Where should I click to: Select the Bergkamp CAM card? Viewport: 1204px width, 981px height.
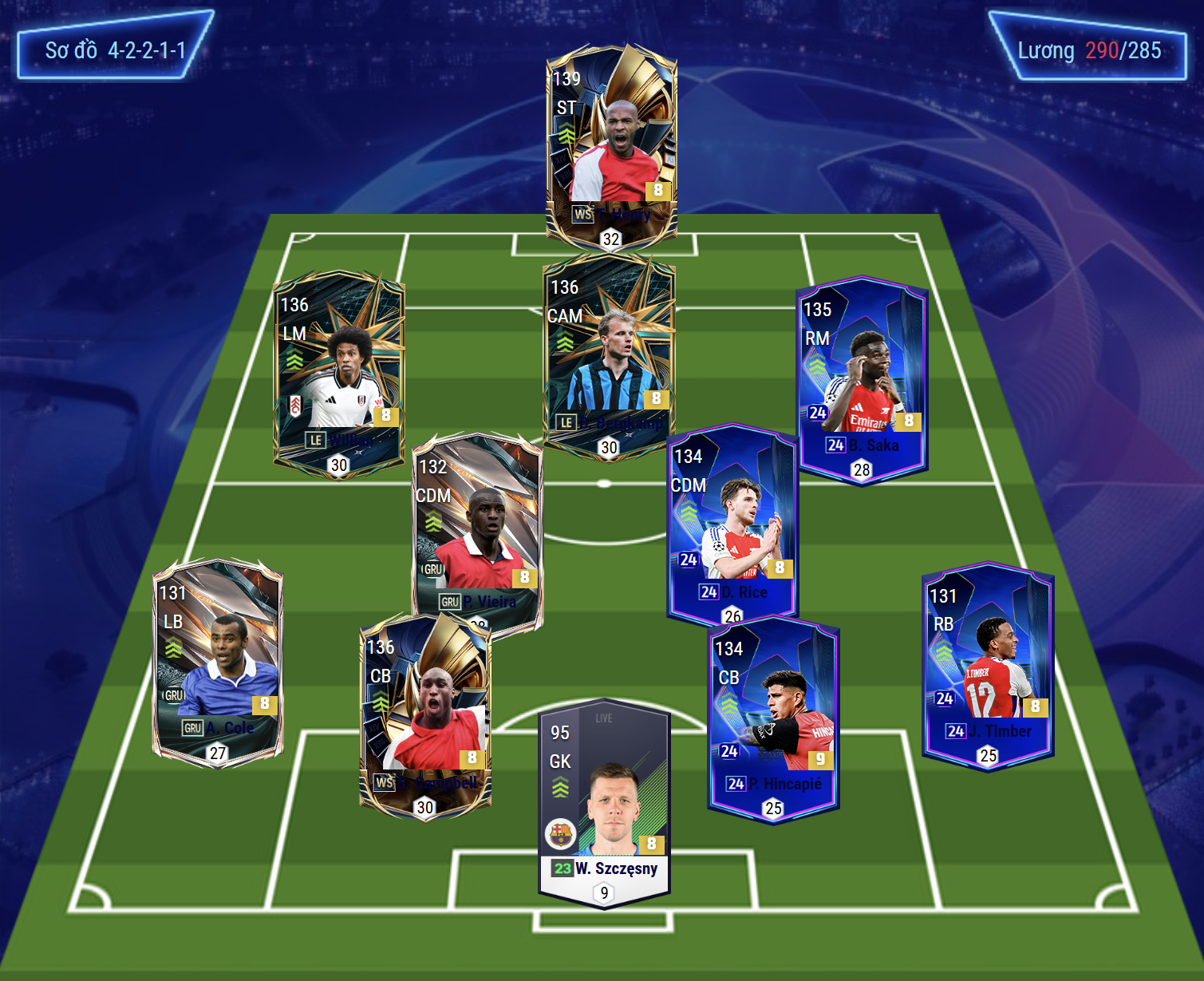pos(610,355)
